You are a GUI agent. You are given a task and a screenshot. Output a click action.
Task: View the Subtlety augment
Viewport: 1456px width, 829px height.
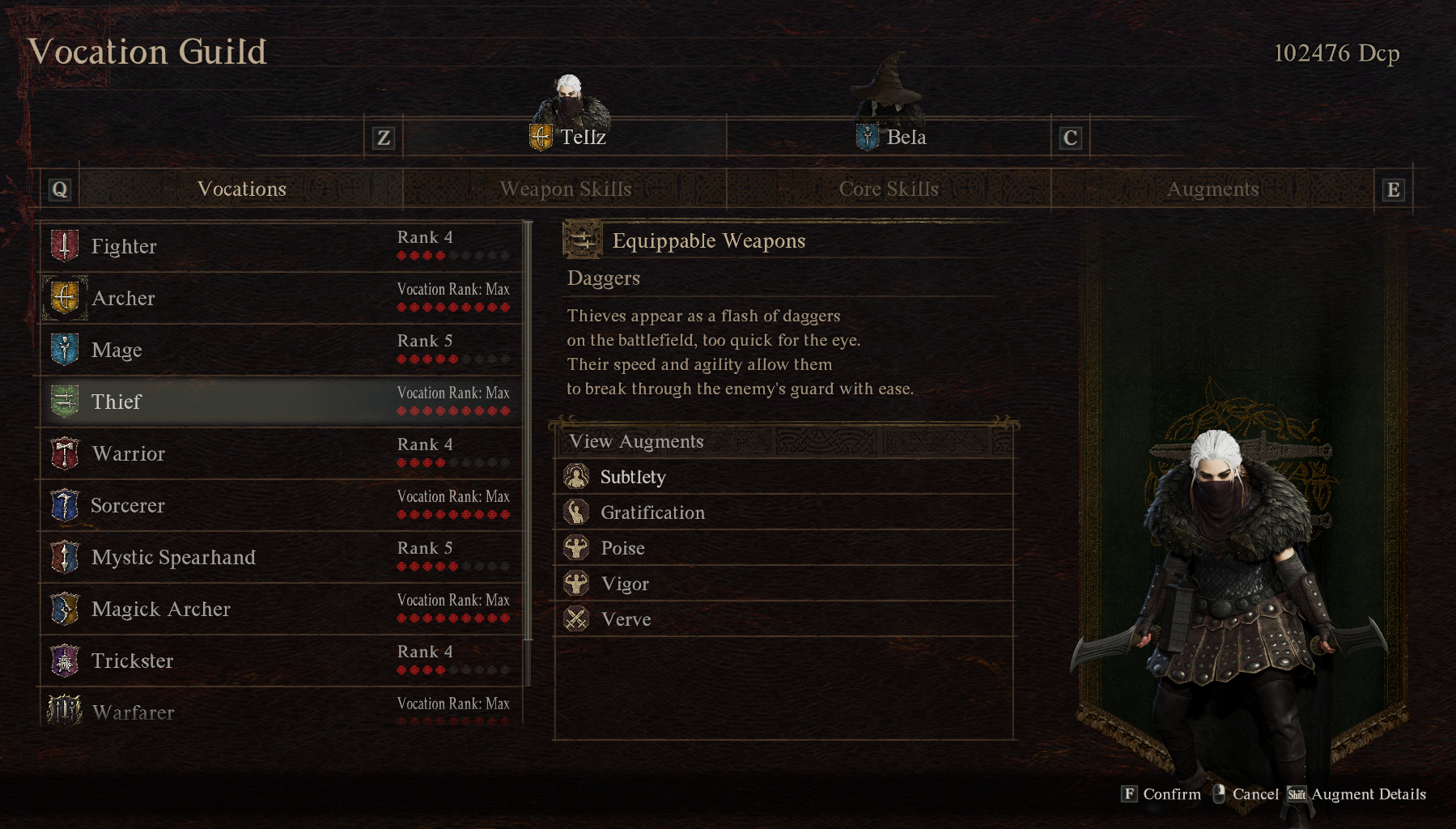point(783,477)
